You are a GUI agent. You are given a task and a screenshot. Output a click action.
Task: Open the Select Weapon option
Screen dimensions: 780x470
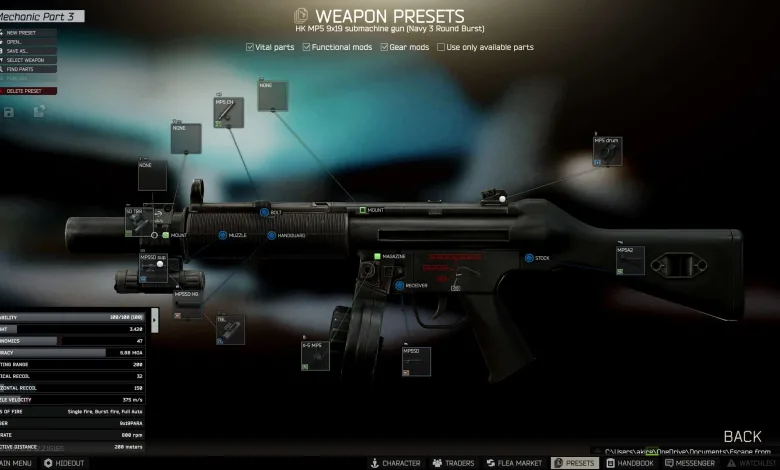tap(25, 62)
